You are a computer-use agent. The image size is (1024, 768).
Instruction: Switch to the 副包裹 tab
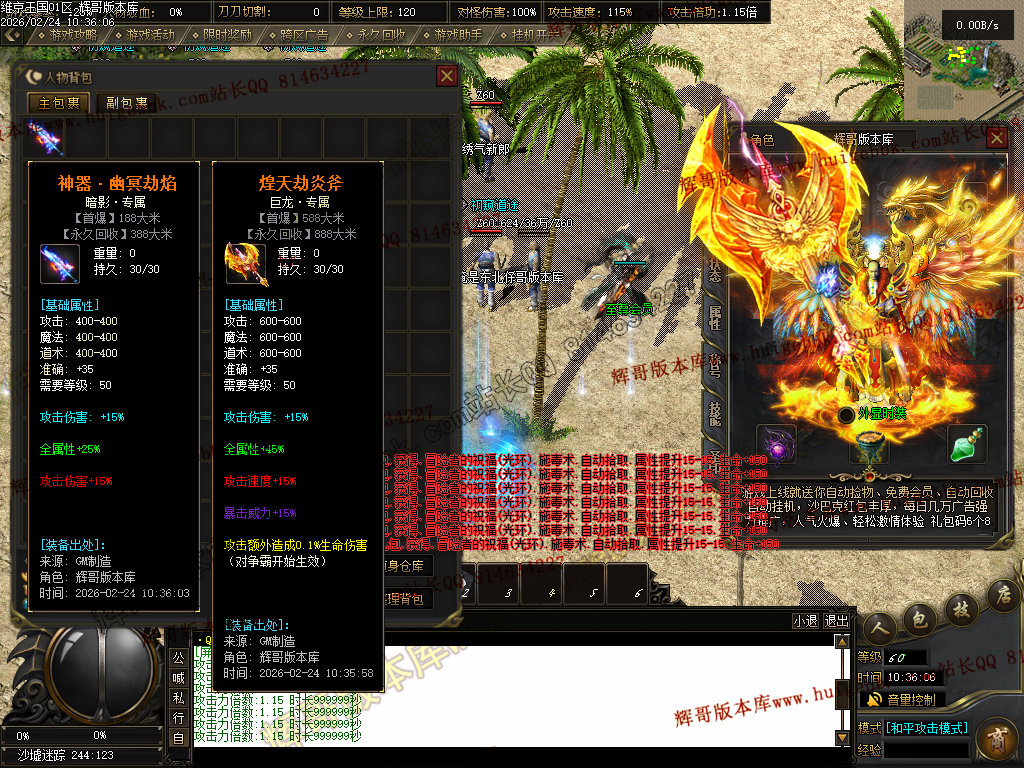click(x=127, y=103)
